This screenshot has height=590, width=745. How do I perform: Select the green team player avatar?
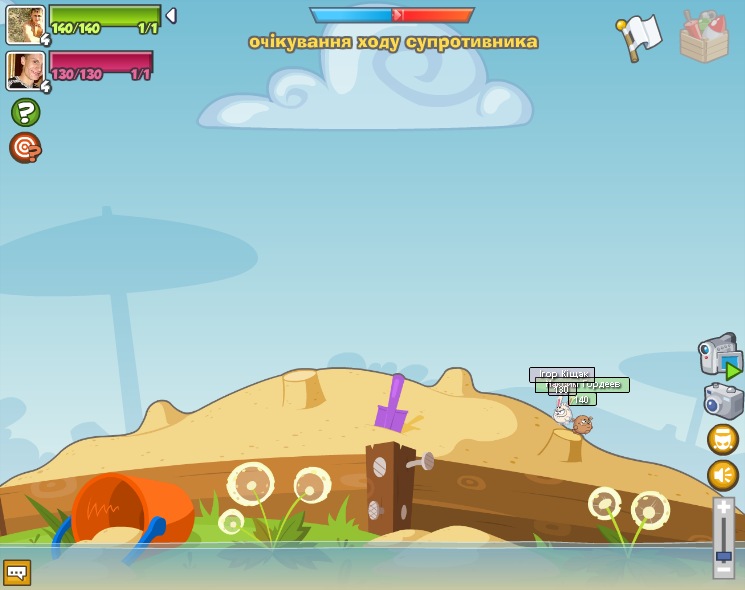(25, 24)
